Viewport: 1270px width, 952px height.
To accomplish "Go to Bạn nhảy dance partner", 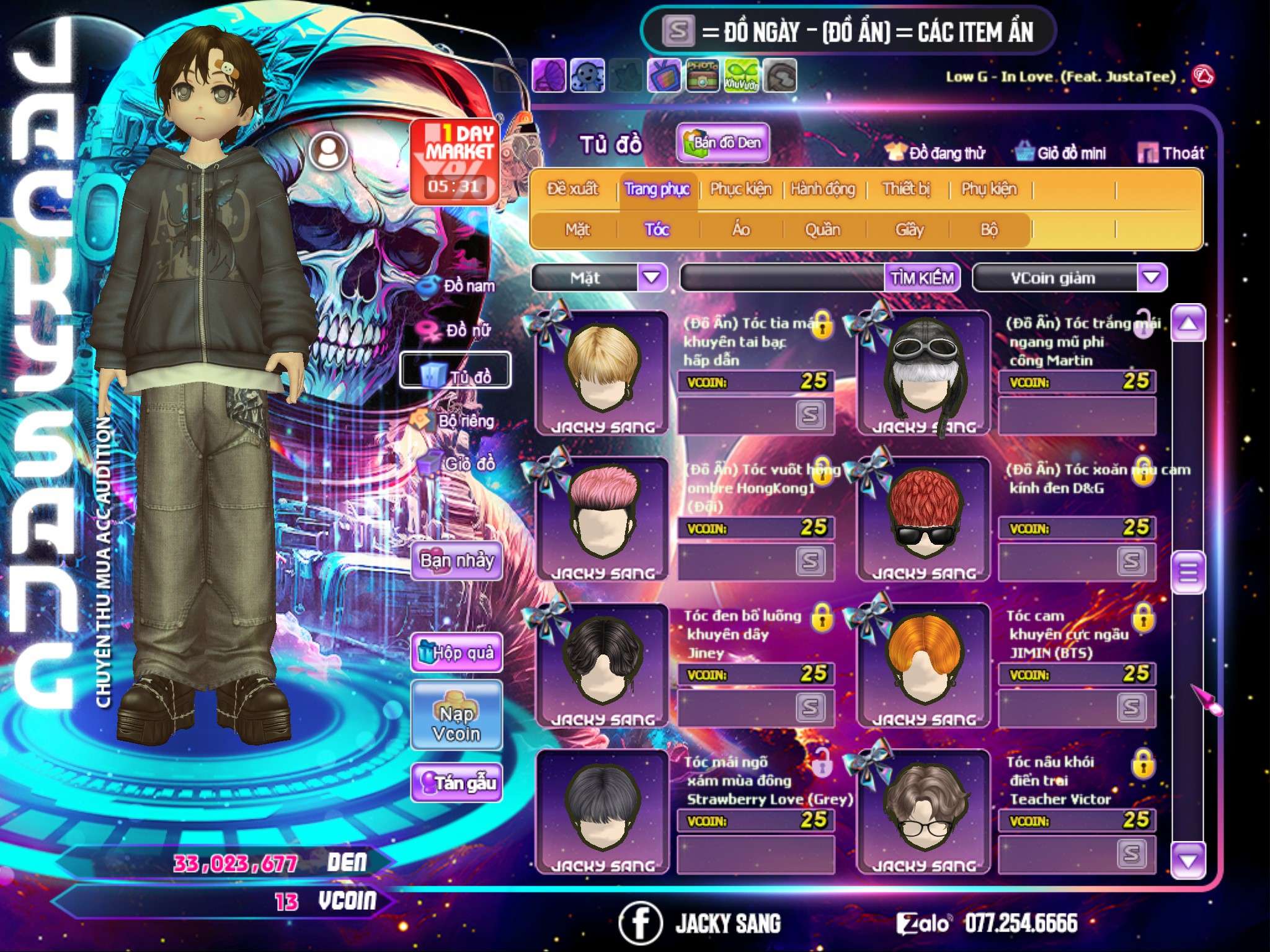I will [x=457, y=561].
